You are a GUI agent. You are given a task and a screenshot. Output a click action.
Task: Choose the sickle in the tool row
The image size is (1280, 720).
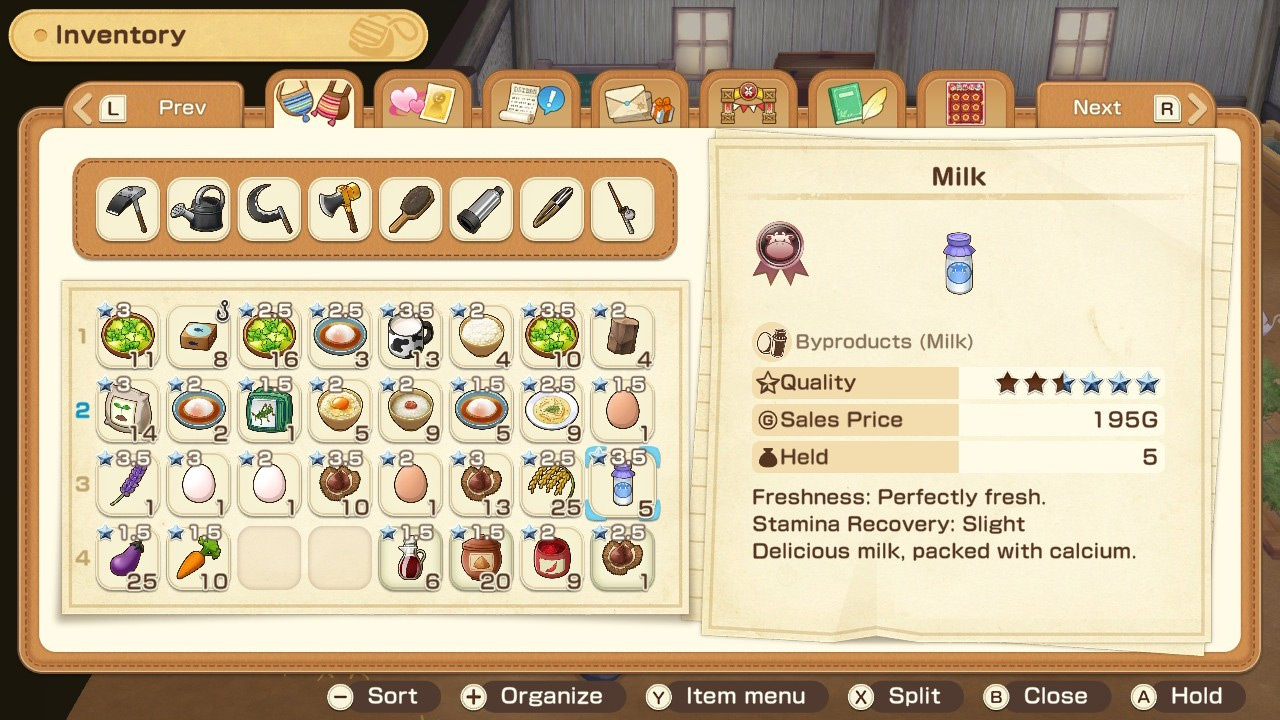[x=269, y=209]
